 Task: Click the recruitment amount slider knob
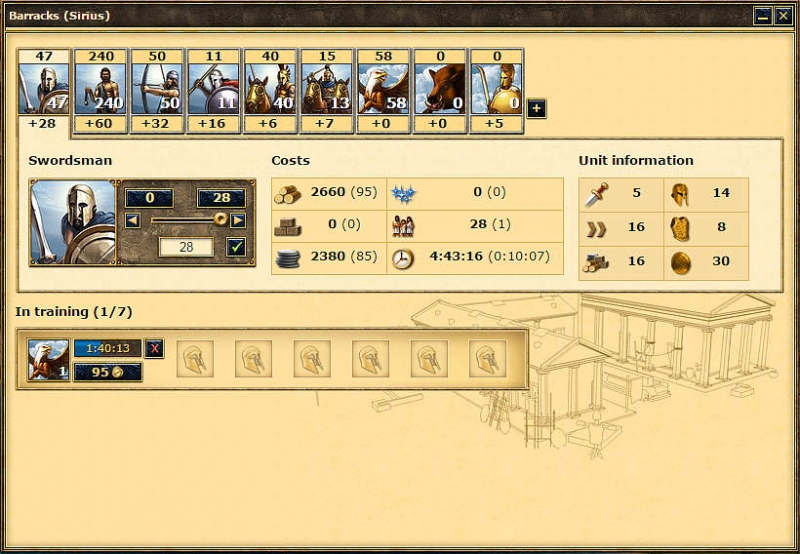click(220, 220)
